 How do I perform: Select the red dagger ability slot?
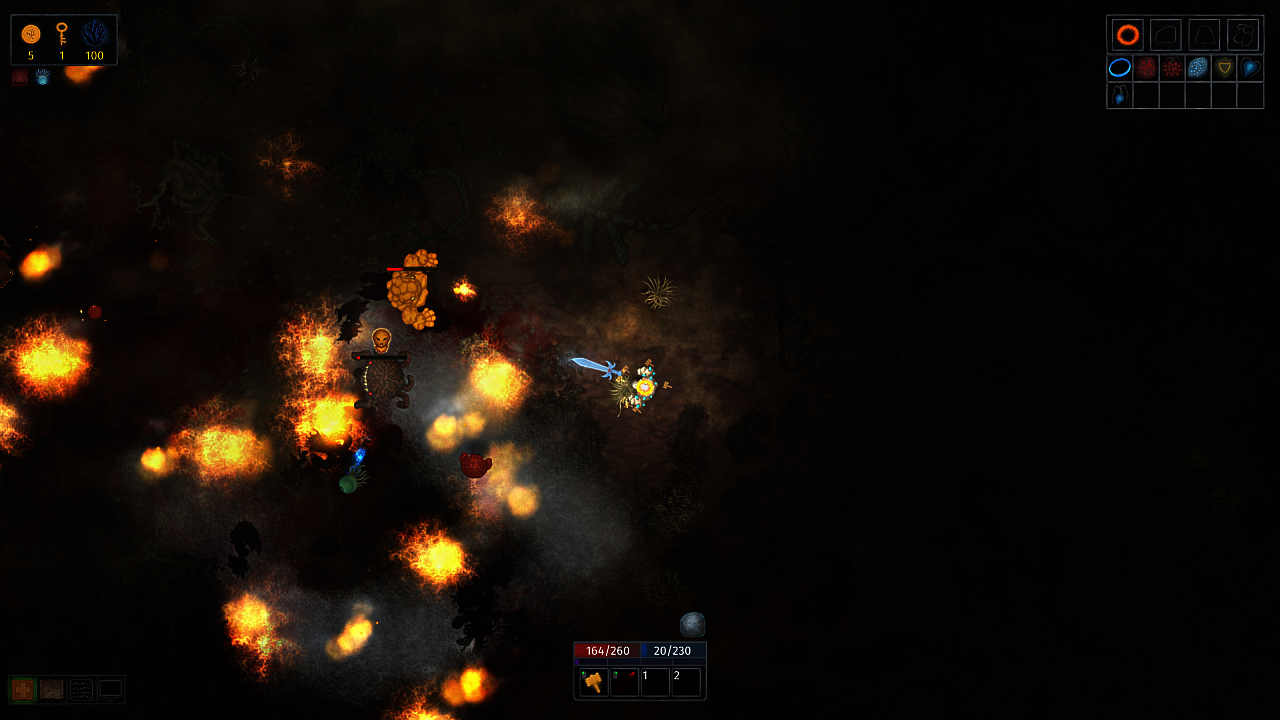pyautogui.click(x=625, y=681)
